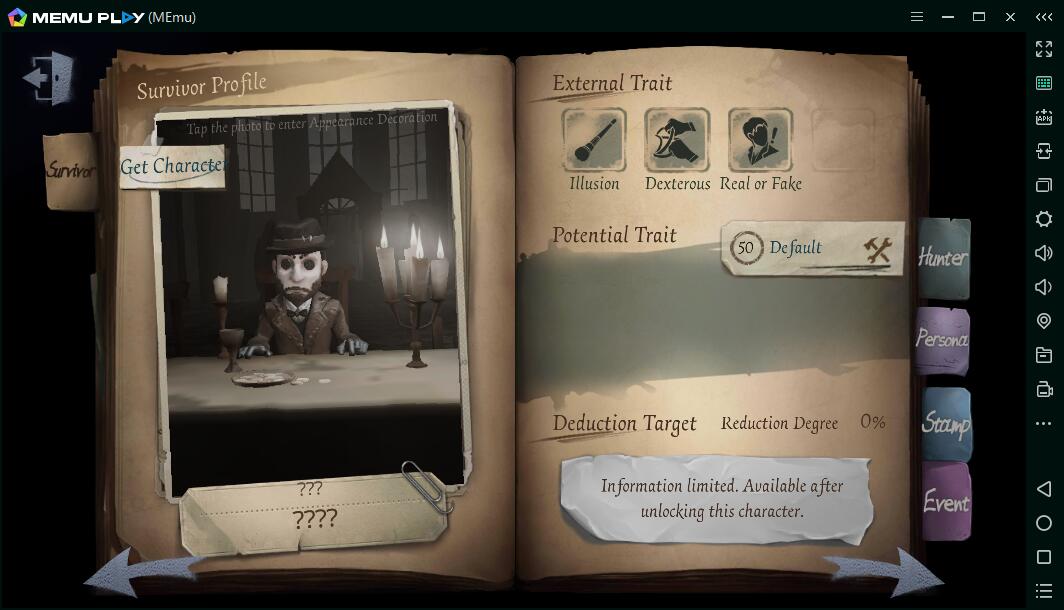Tap the Get Character button
Viewport: 1064px width, 610px height.
pyautogui.click(x=173, y=167)
